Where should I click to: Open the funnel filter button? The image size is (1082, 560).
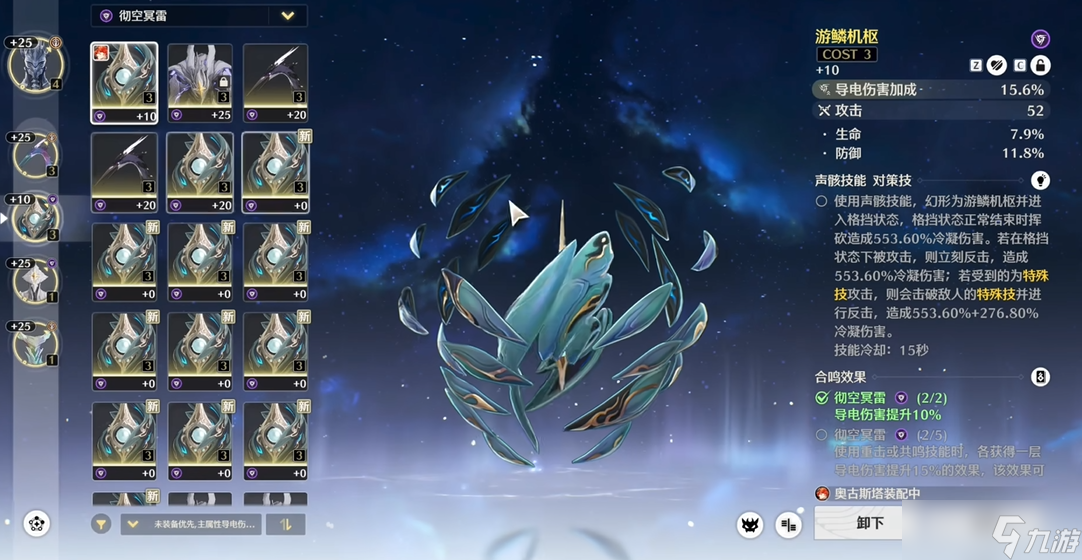pyautogui.click(x=101, y=524)
